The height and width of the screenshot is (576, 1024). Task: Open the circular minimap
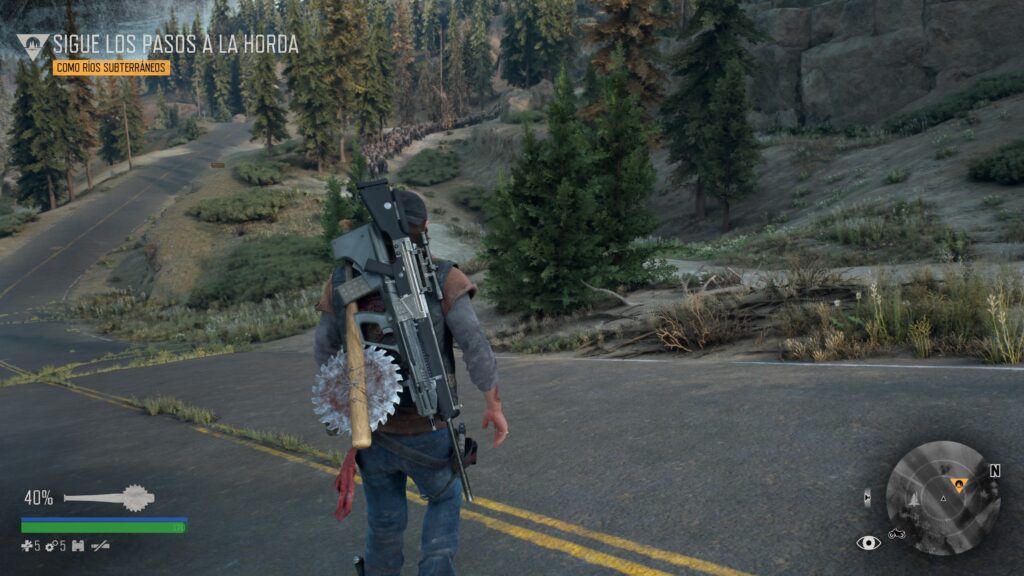(x=943, y=498)
